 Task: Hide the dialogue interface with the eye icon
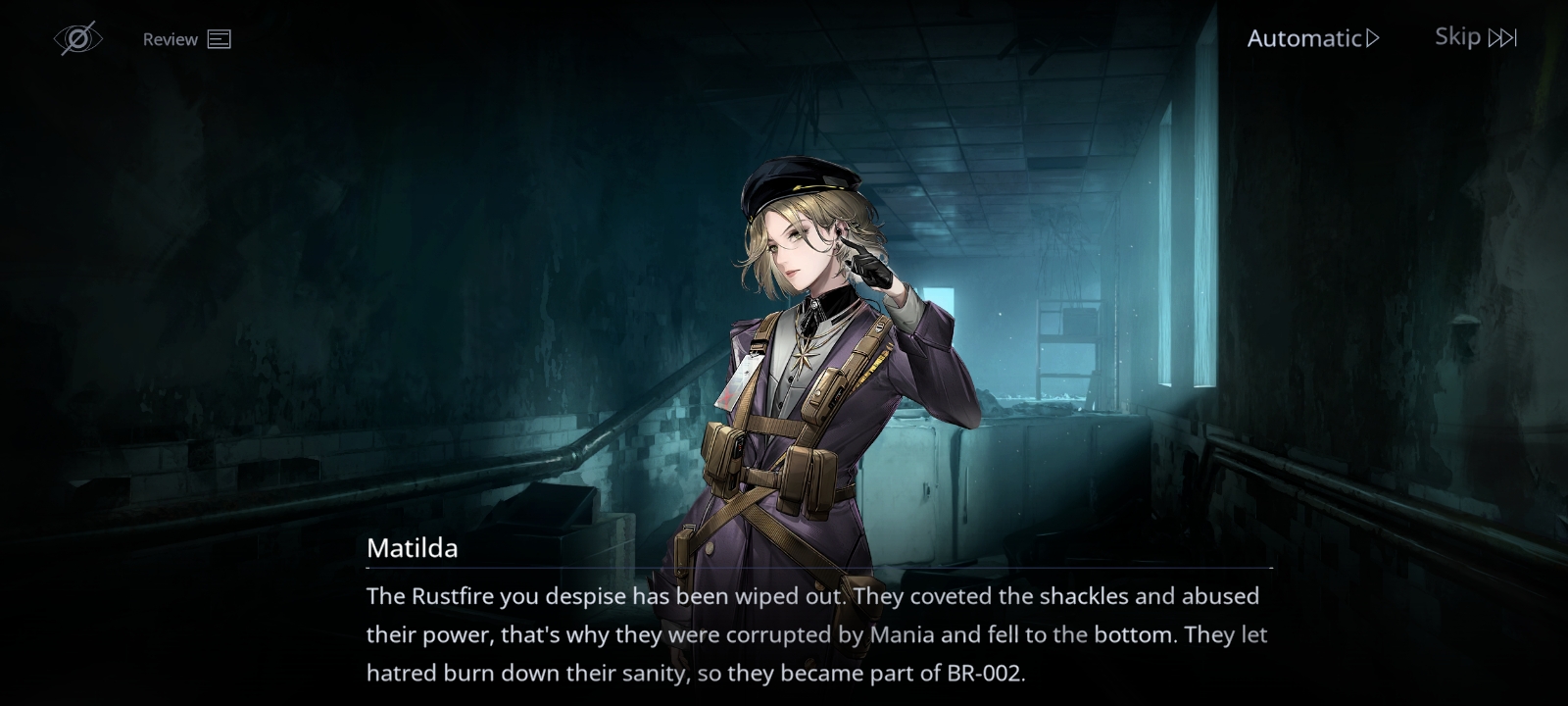coord(77,39)
